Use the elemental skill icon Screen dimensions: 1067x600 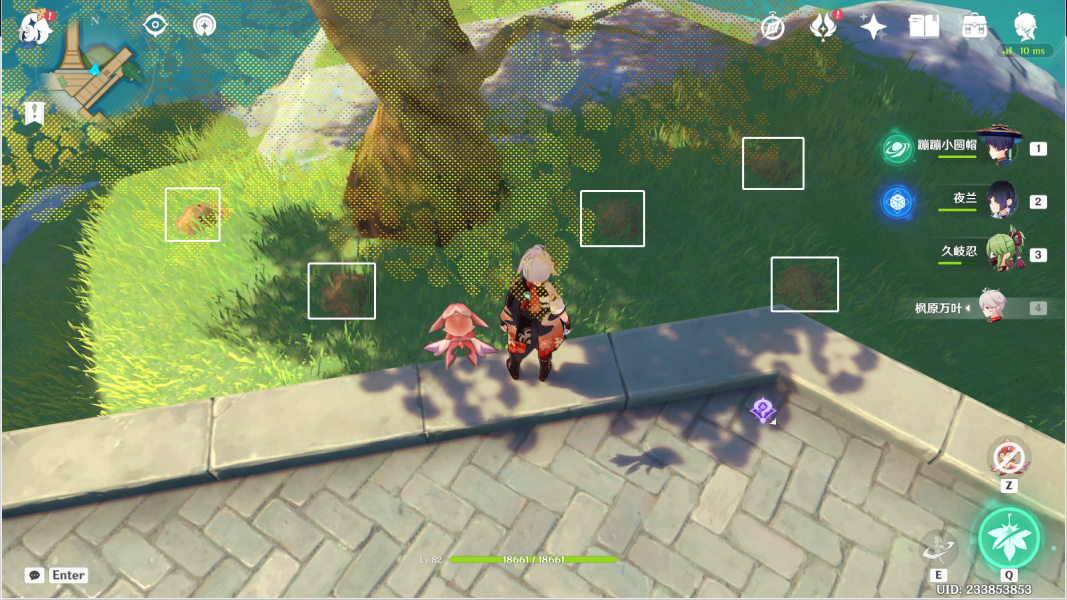pos(939,548)
